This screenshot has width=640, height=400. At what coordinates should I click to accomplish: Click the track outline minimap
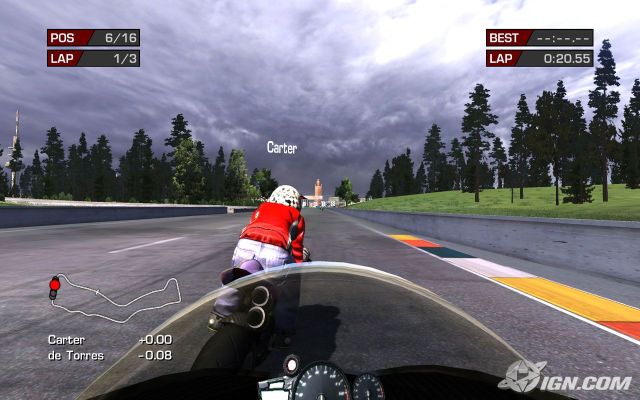115,297
